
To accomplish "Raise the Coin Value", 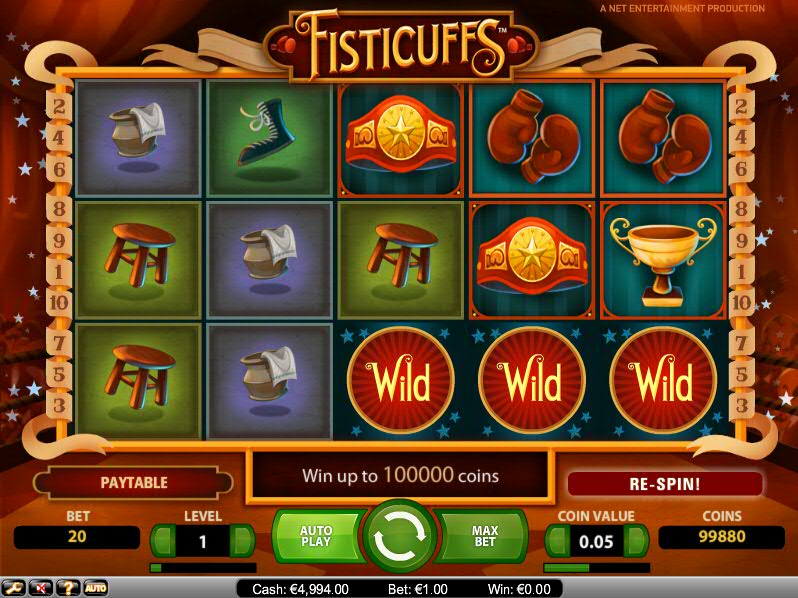I will [x=635, y=541].
